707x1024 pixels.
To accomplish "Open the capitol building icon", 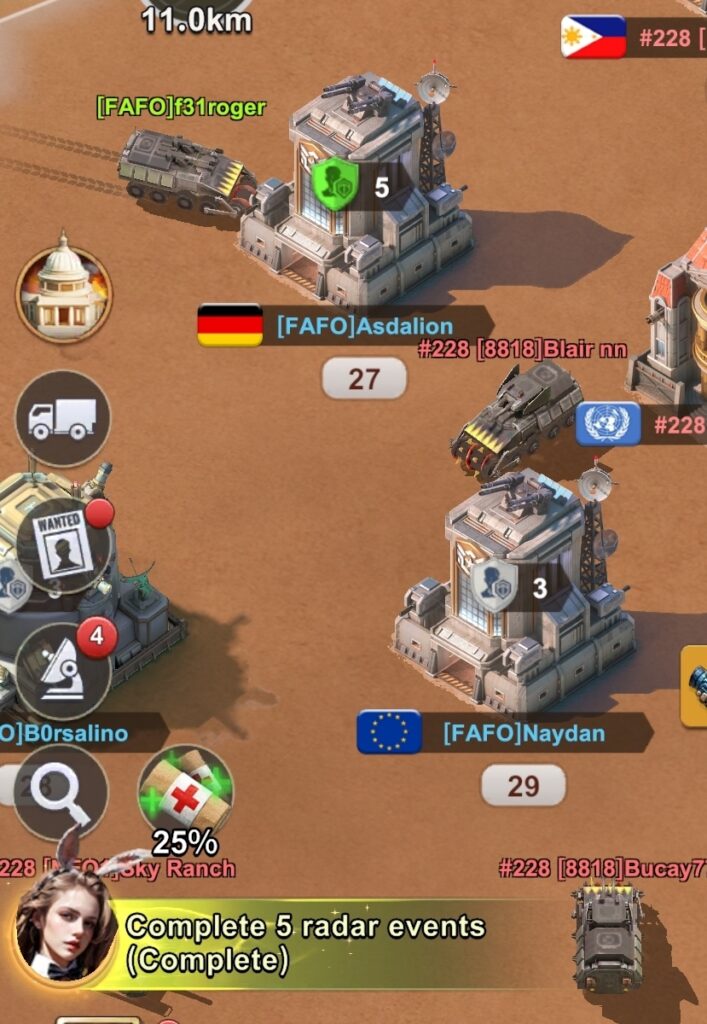I will point(64,293).
